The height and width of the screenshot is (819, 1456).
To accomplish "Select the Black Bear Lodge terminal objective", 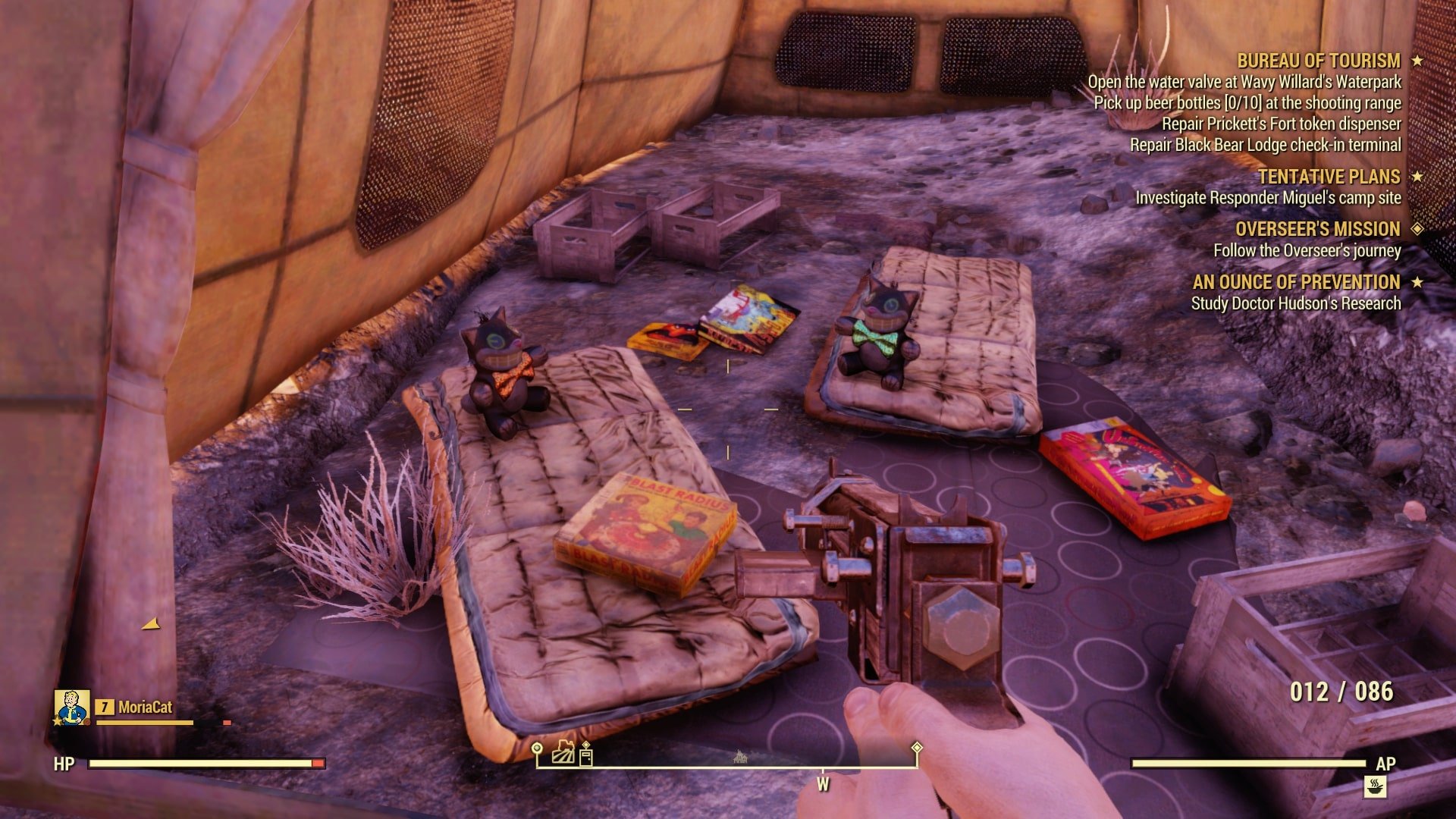I will 1265,145.
